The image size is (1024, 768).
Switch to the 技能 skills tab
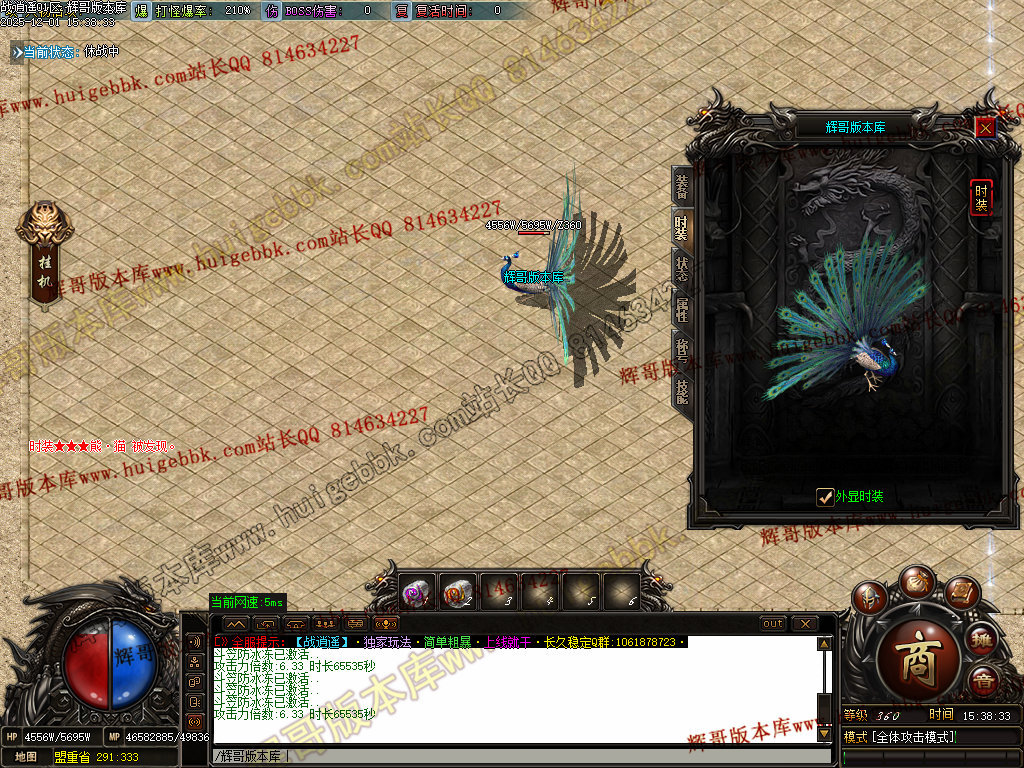coord(681,391)
